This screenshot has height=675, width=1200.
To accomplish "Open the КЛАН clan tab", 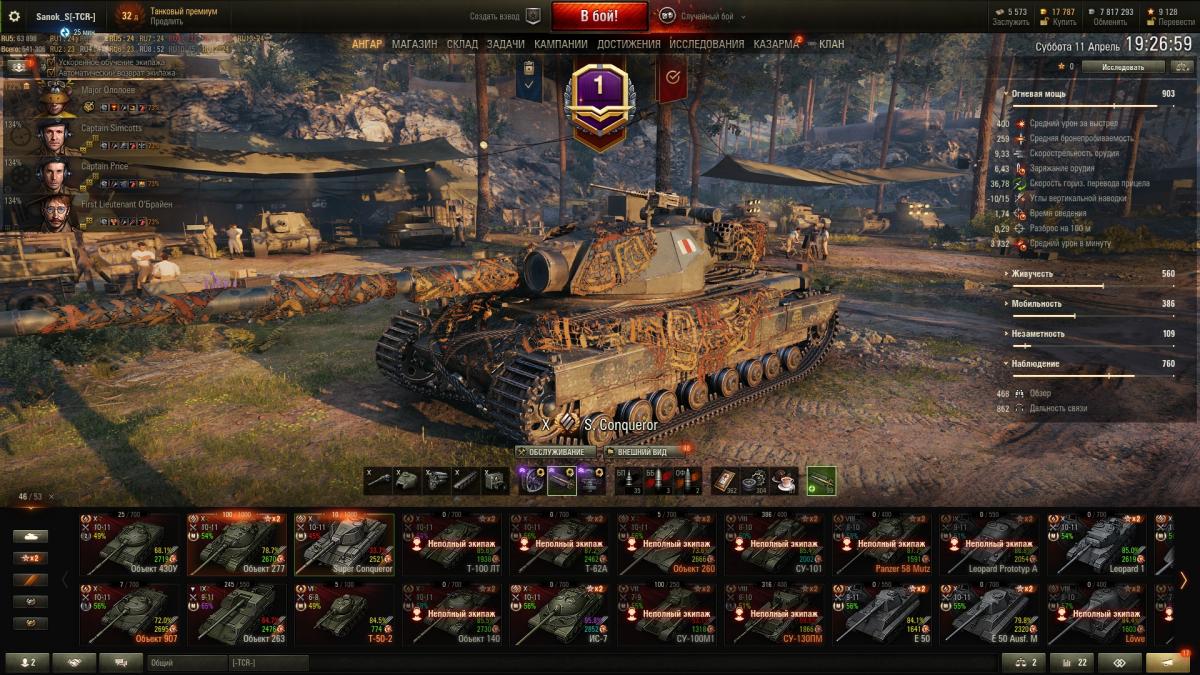I will coord(831,44).
